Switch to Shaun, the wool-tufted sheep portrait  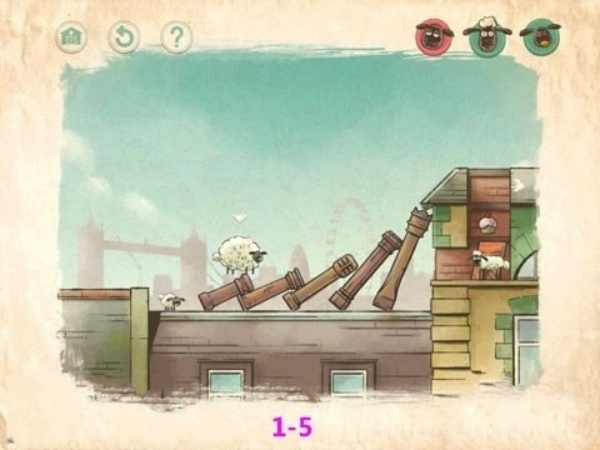[487, 36]
